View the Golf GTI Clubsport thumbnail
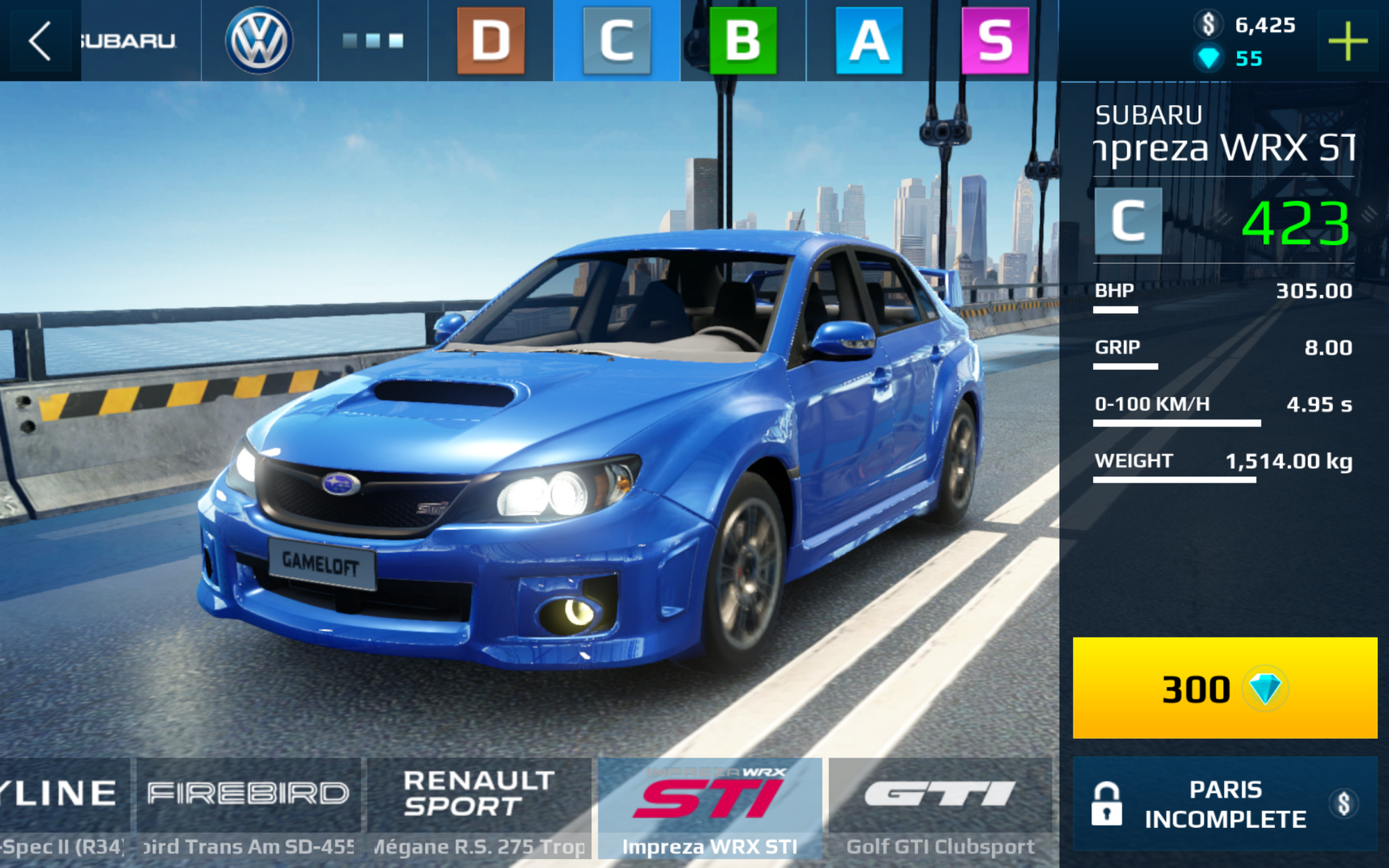This screenshot has height=868, width=1389. tap(940, 809)
